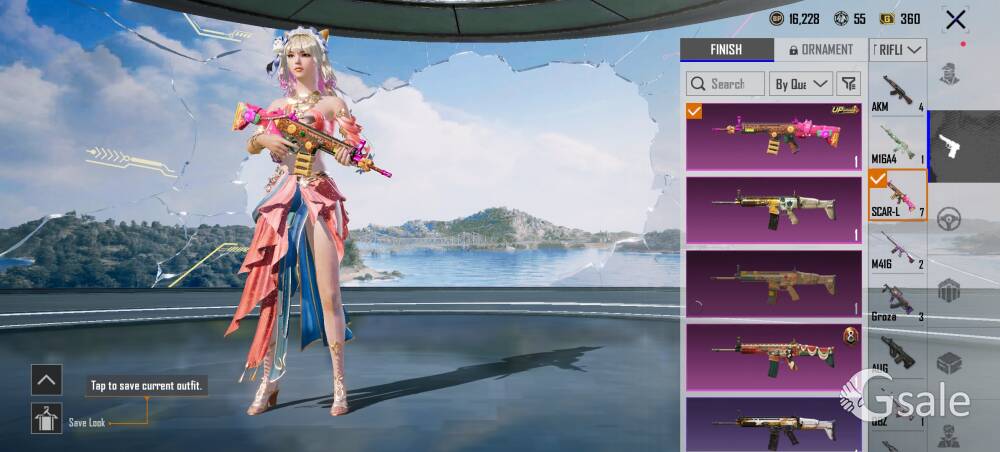Expand the up-arrow panel button
Viewport: 1000px width, 452px height.
pyautogui.click(x=46, y=379)
